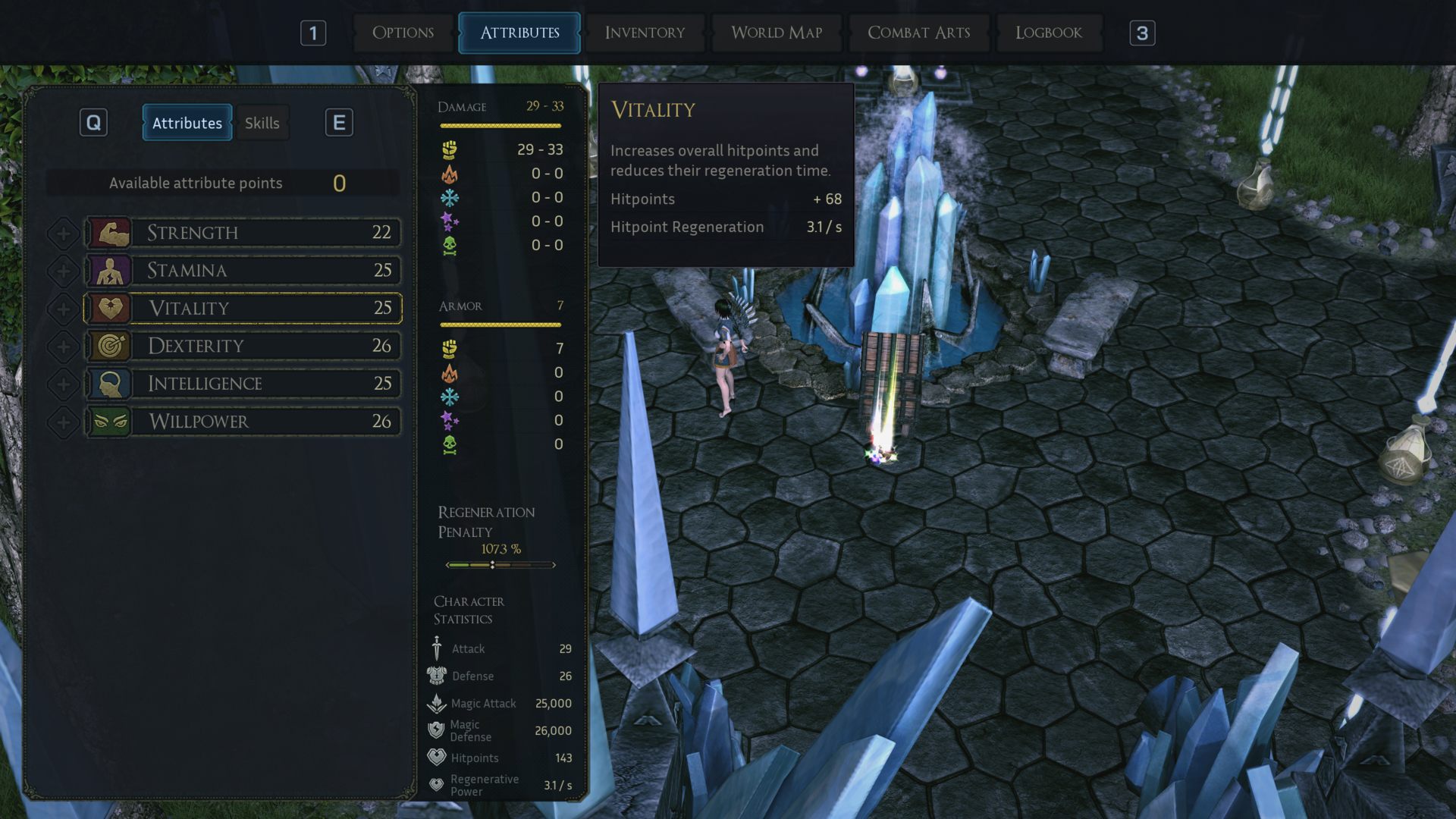Open the Logbook tab
This screenshot has width=1456, height=819.
coord(1048,33)
